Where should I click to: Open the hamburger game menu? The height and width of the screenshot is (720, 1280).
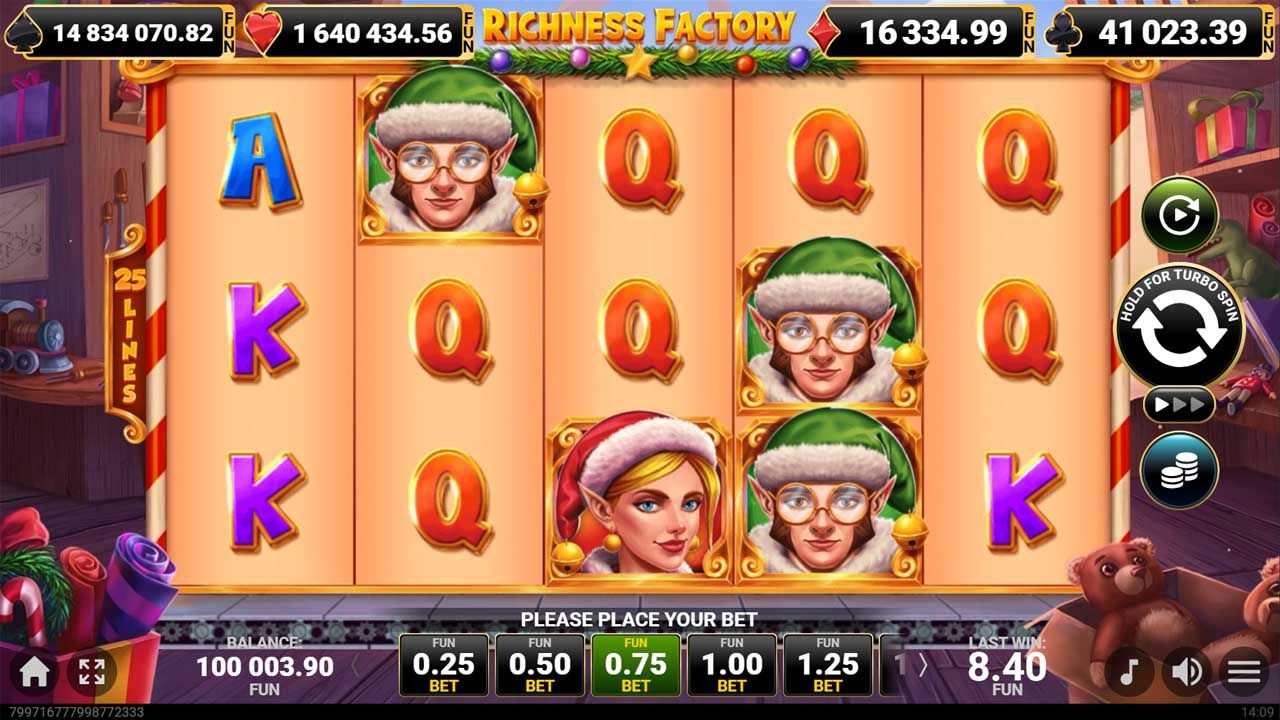coord(1243,672)
